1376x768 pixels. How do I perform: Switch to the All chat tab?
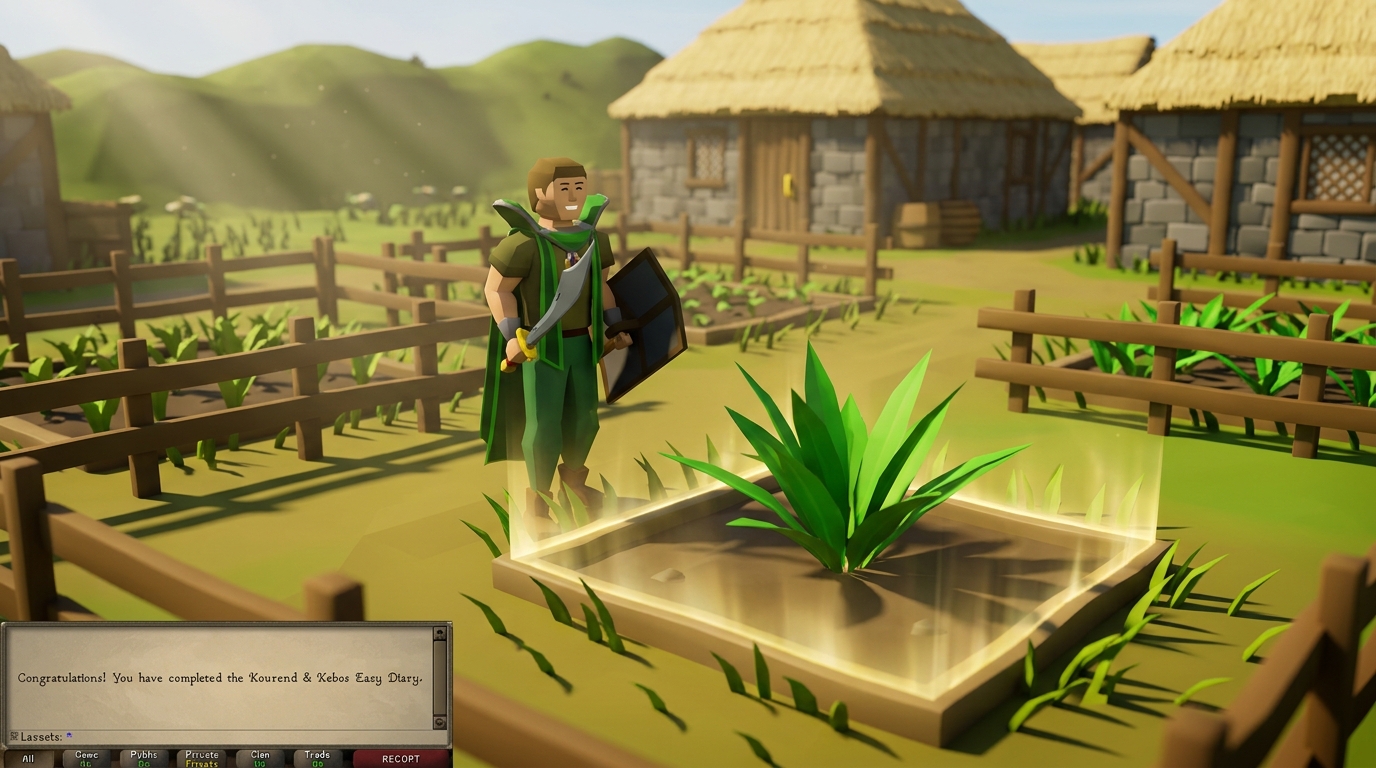point(28,758)
